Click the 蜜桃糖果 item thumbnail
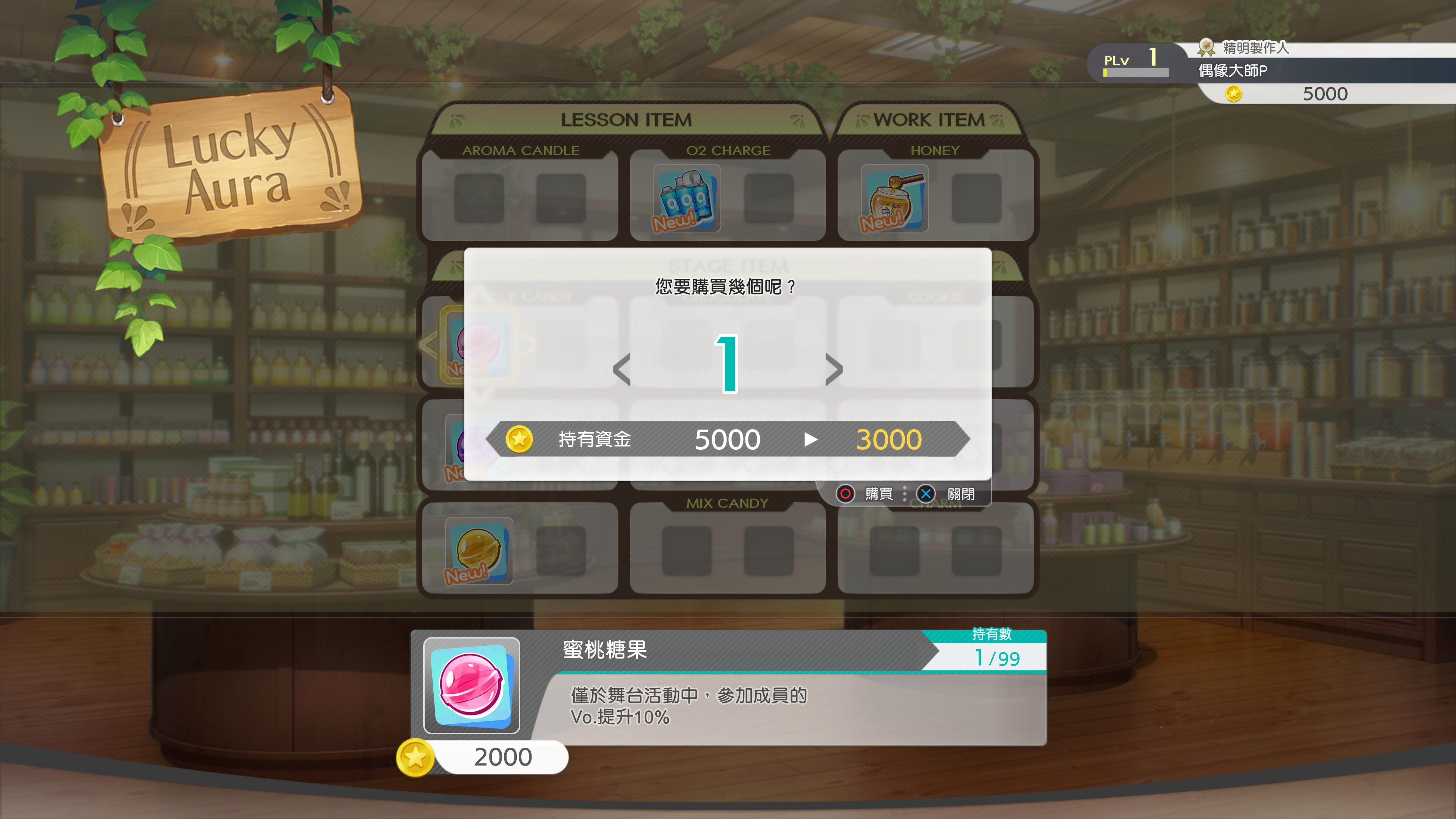The image size is (1456, 819). click(x=472, y=686)
